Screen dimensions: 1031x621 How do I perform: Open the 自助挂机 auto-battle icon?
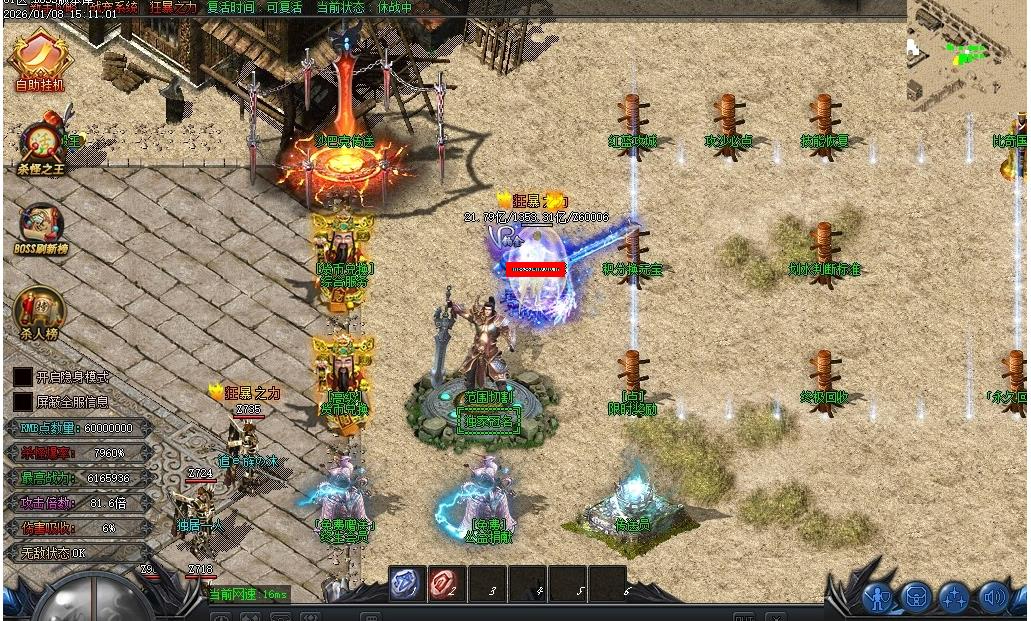click(x=40, y=60)
